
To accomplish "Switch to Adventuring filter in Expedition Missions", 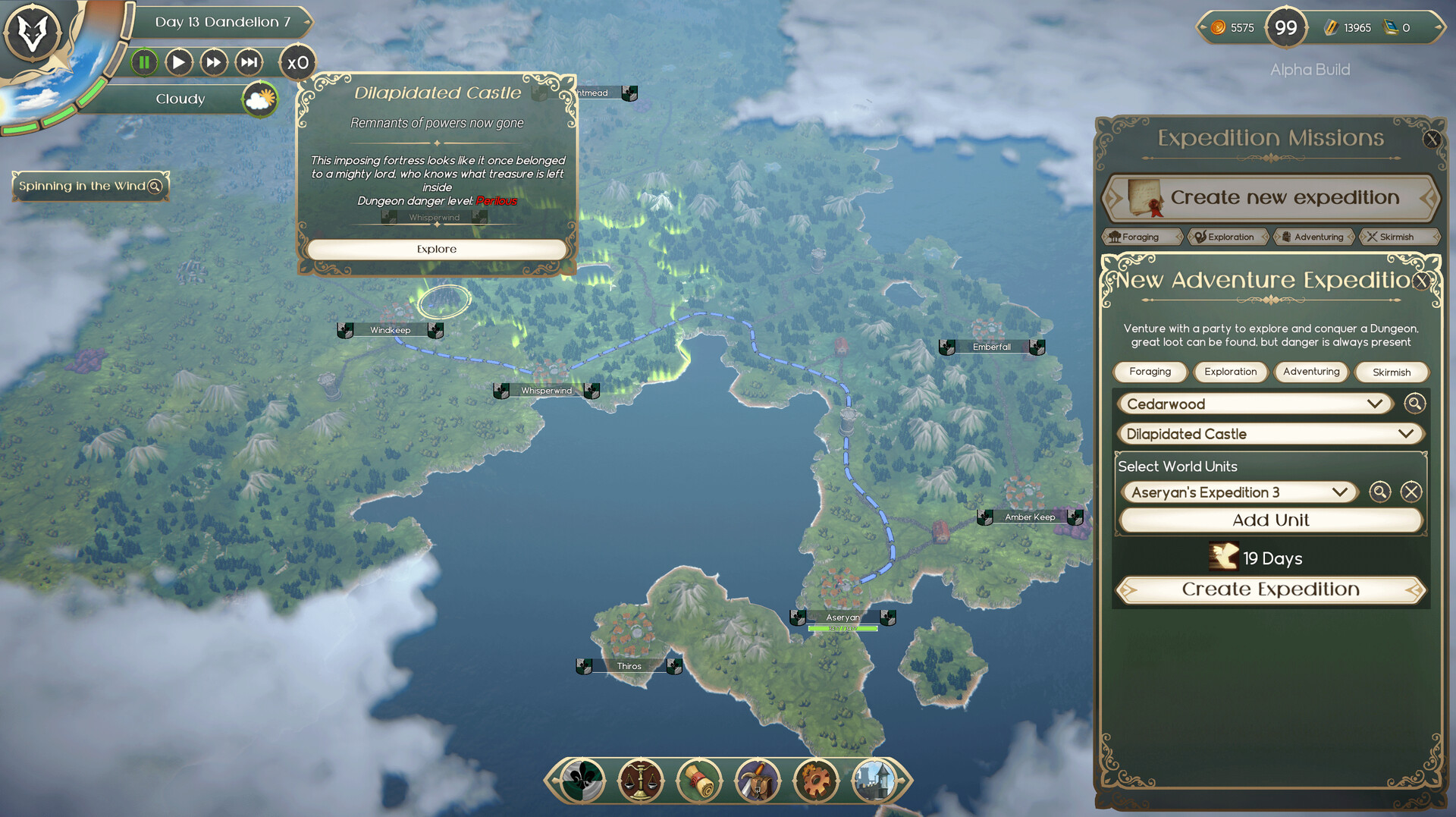I will click(1313, 236).
